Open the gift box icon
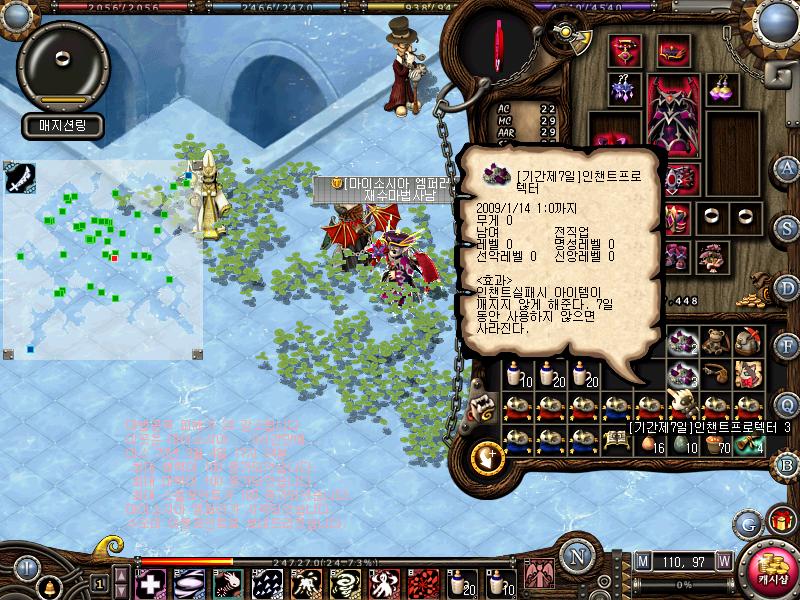Screen dimensions: 800x600 point(779,521)
